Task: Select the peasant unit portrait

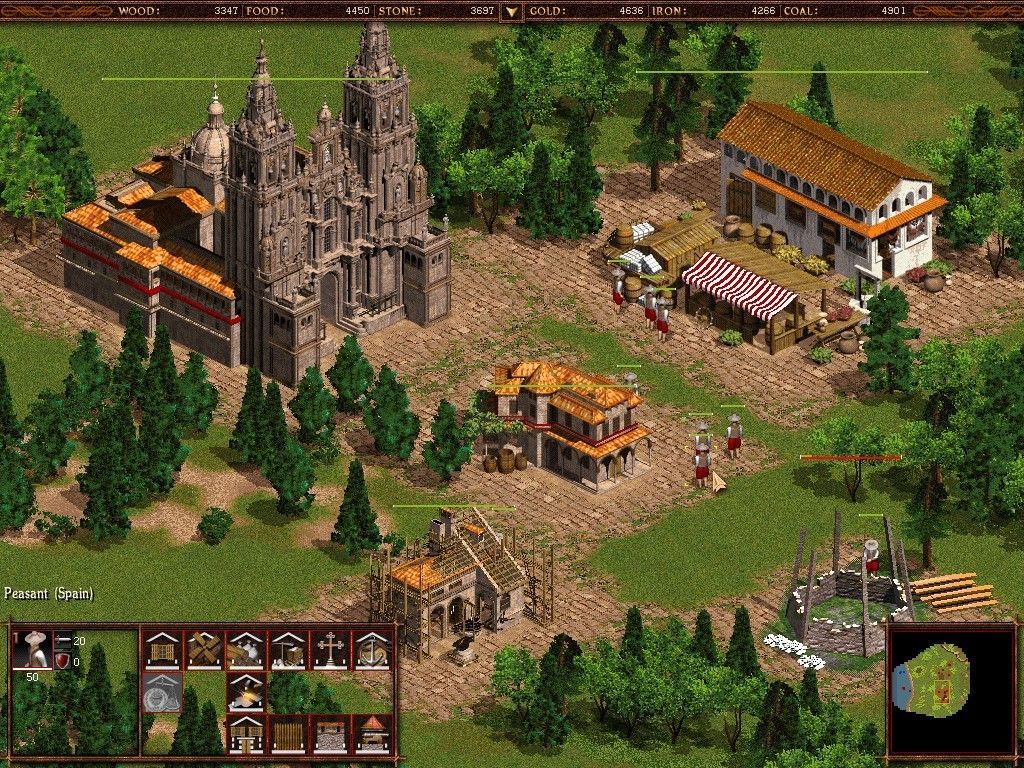Action: (35, 650)
